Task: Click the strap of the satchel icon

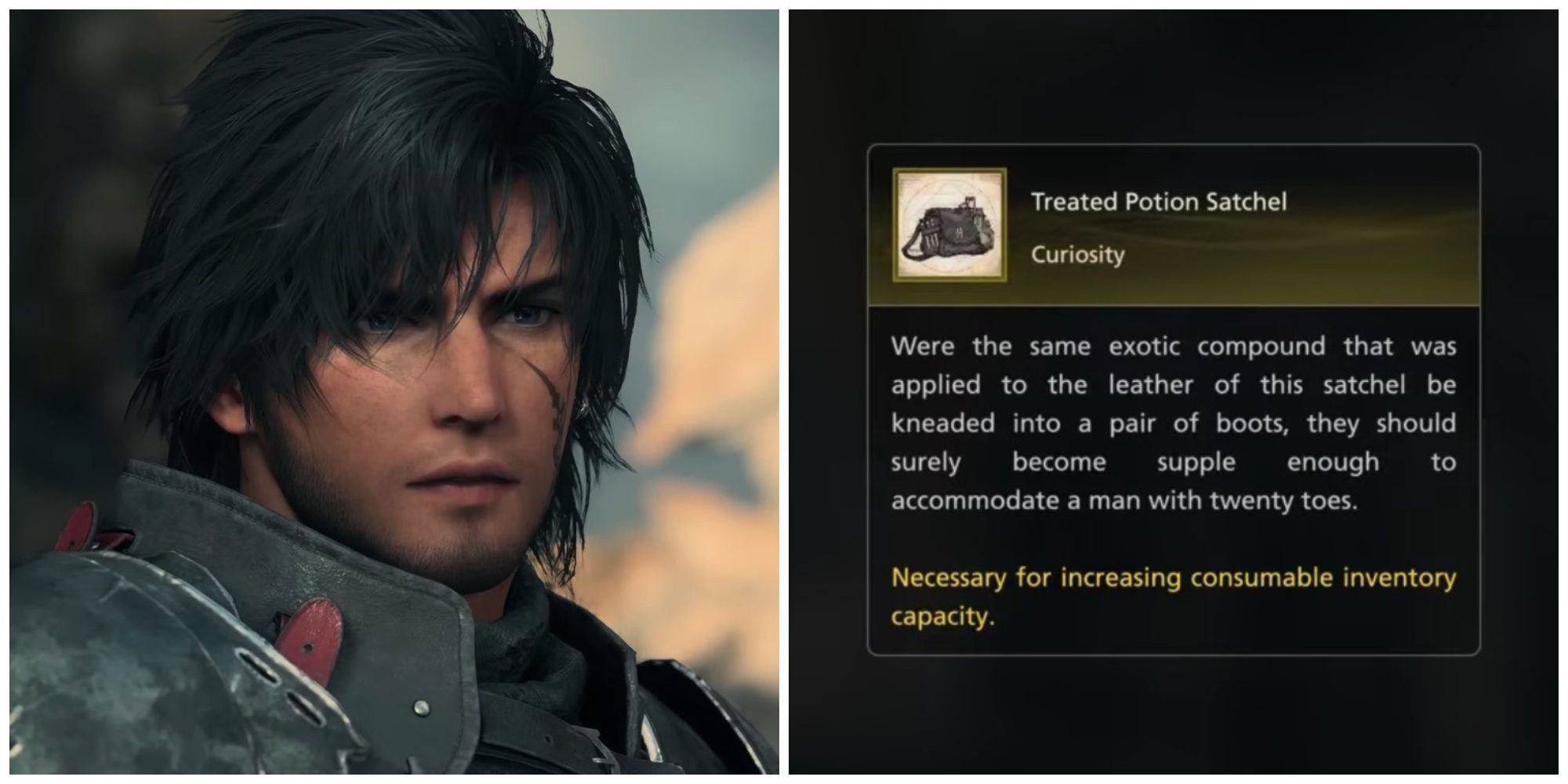Action: tap(913, 243)
